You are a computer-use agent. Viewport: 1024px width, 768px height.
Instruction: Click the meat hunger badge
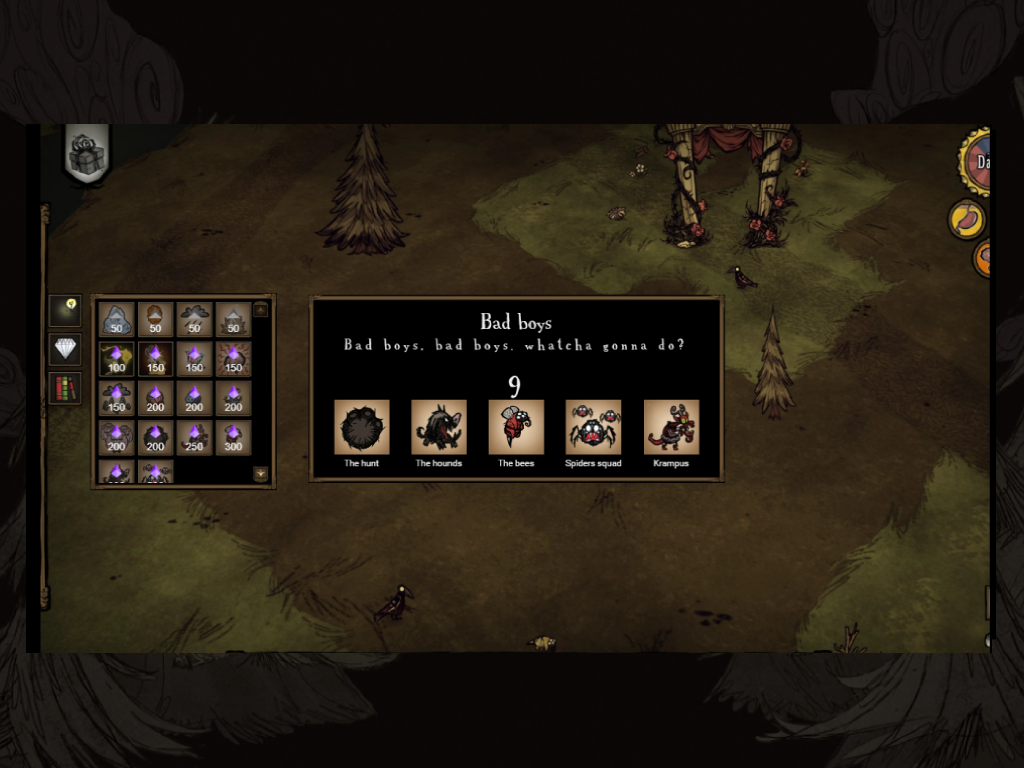(966, 219)
